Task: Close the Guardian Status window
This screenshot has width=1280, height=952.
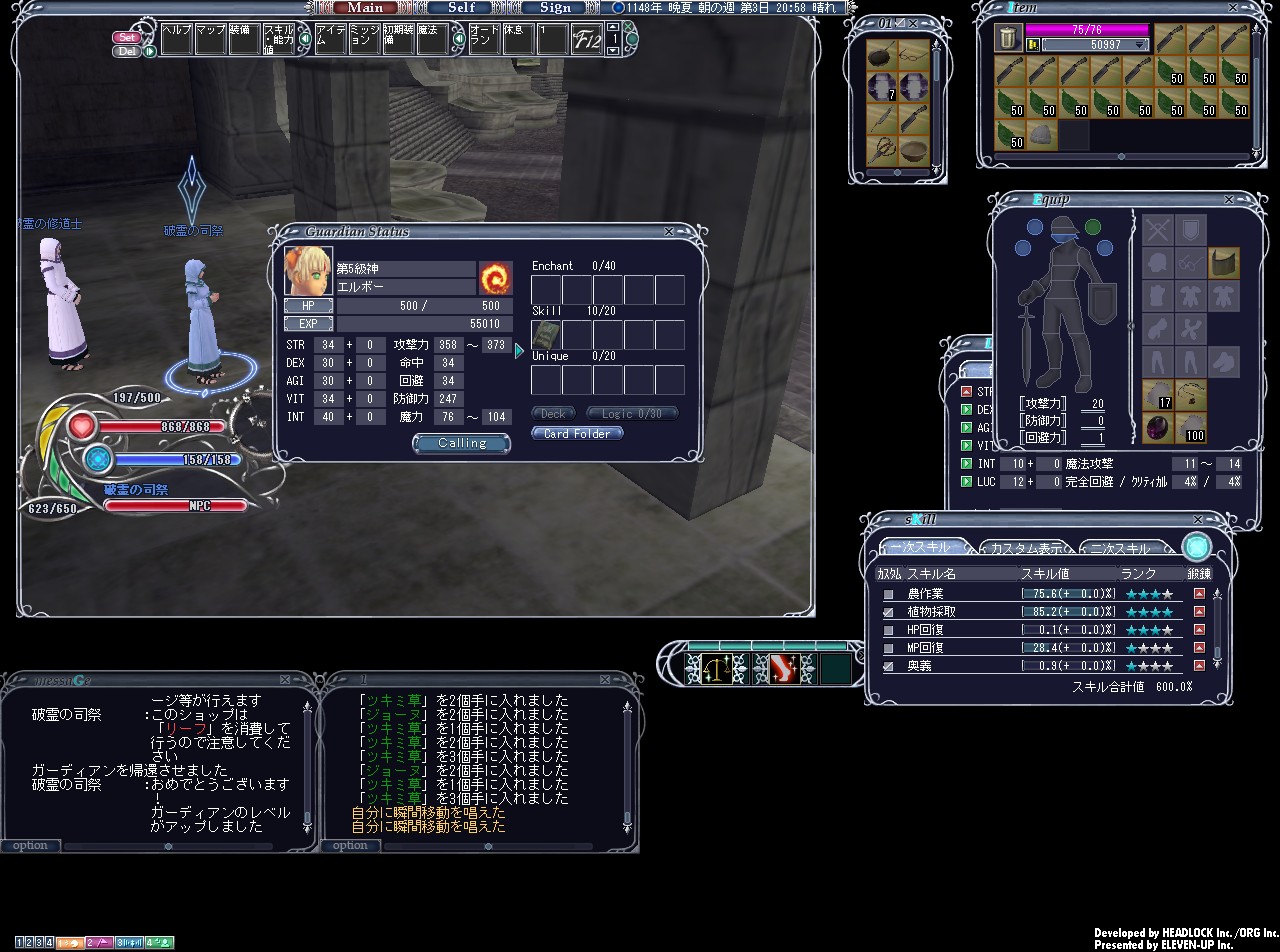Action: [669, 231]
